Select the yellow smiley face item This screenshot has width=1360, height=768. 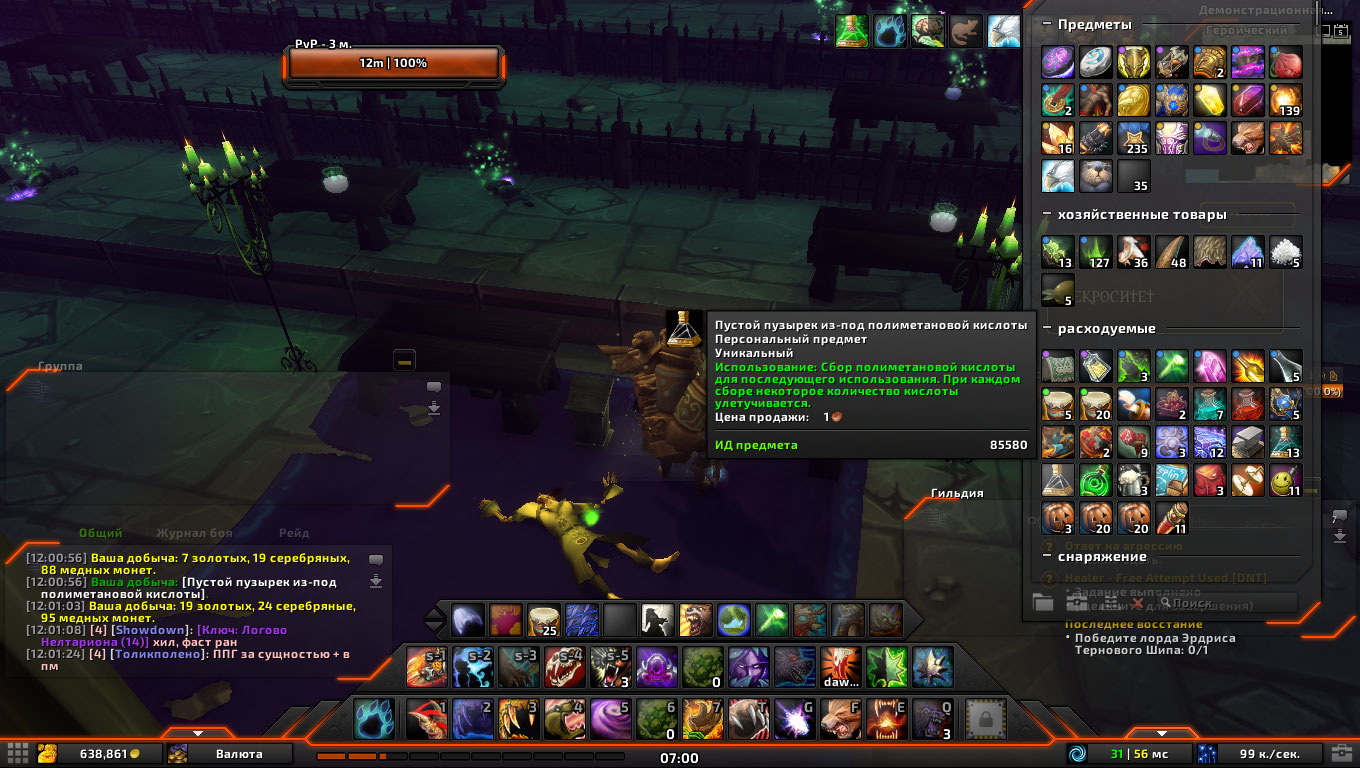[1285, 481]
